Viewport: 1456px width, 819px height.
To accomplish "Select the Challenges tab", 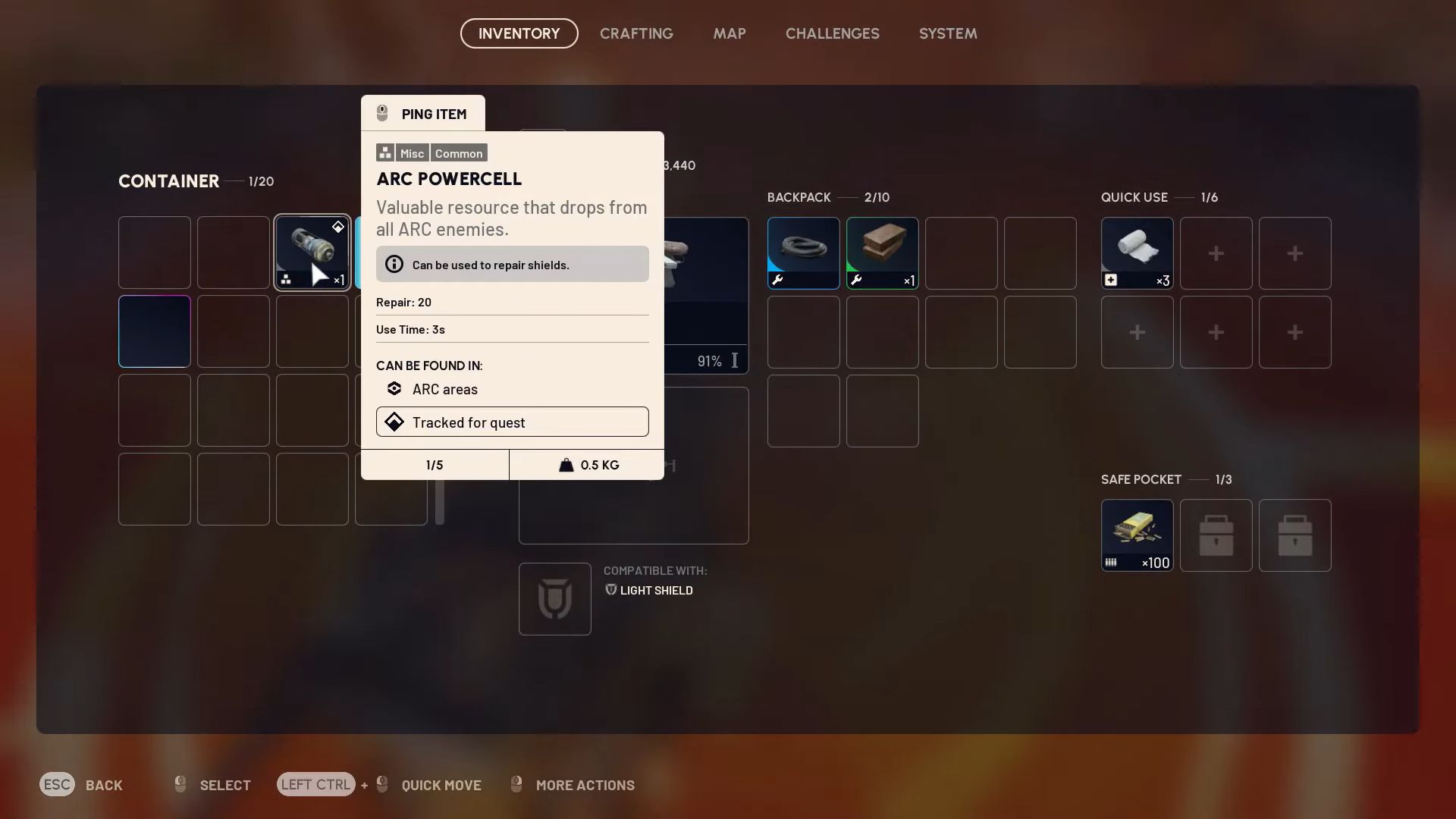I will tap(832, 33).
